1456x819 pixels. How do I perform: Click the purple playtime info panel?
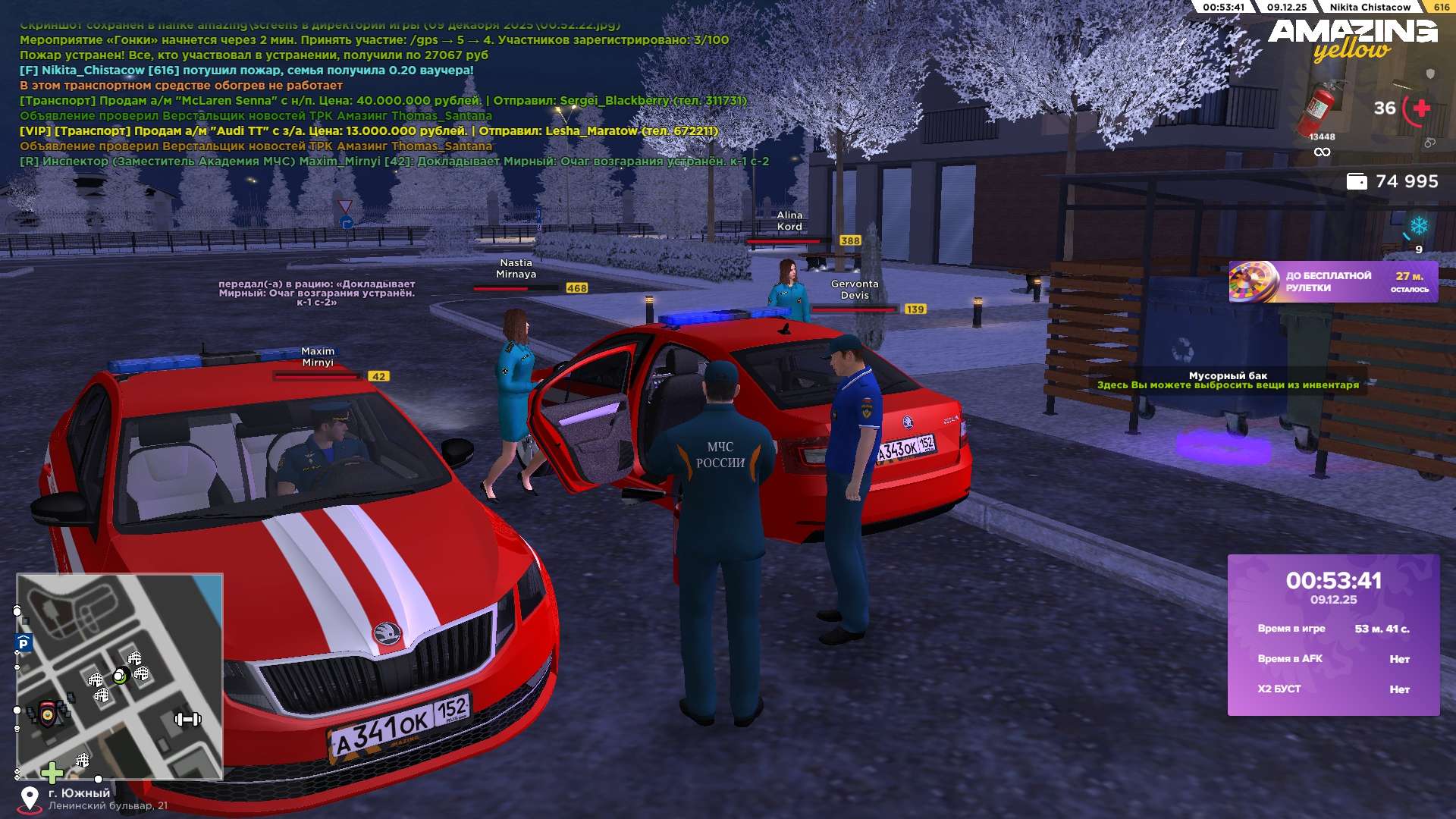tap(1333, 635)
